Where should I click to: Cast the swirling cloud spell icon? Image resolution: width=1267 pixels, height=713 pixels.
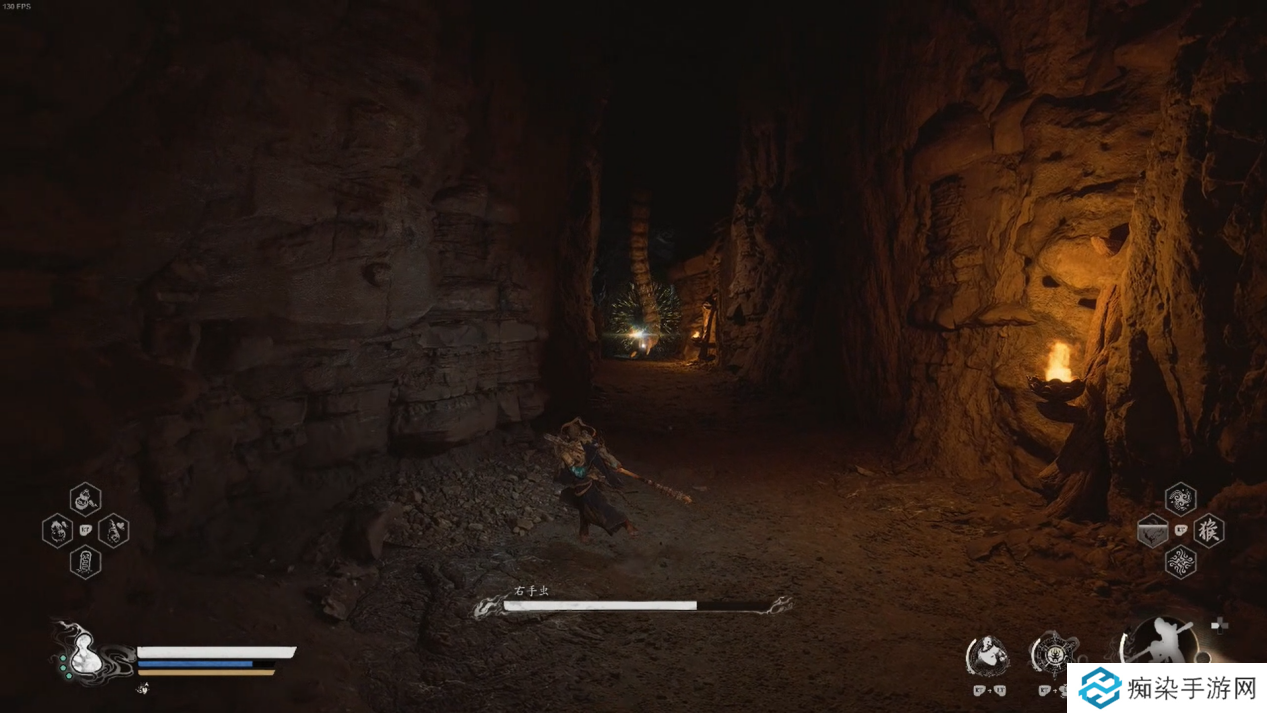click(1180, 499)
